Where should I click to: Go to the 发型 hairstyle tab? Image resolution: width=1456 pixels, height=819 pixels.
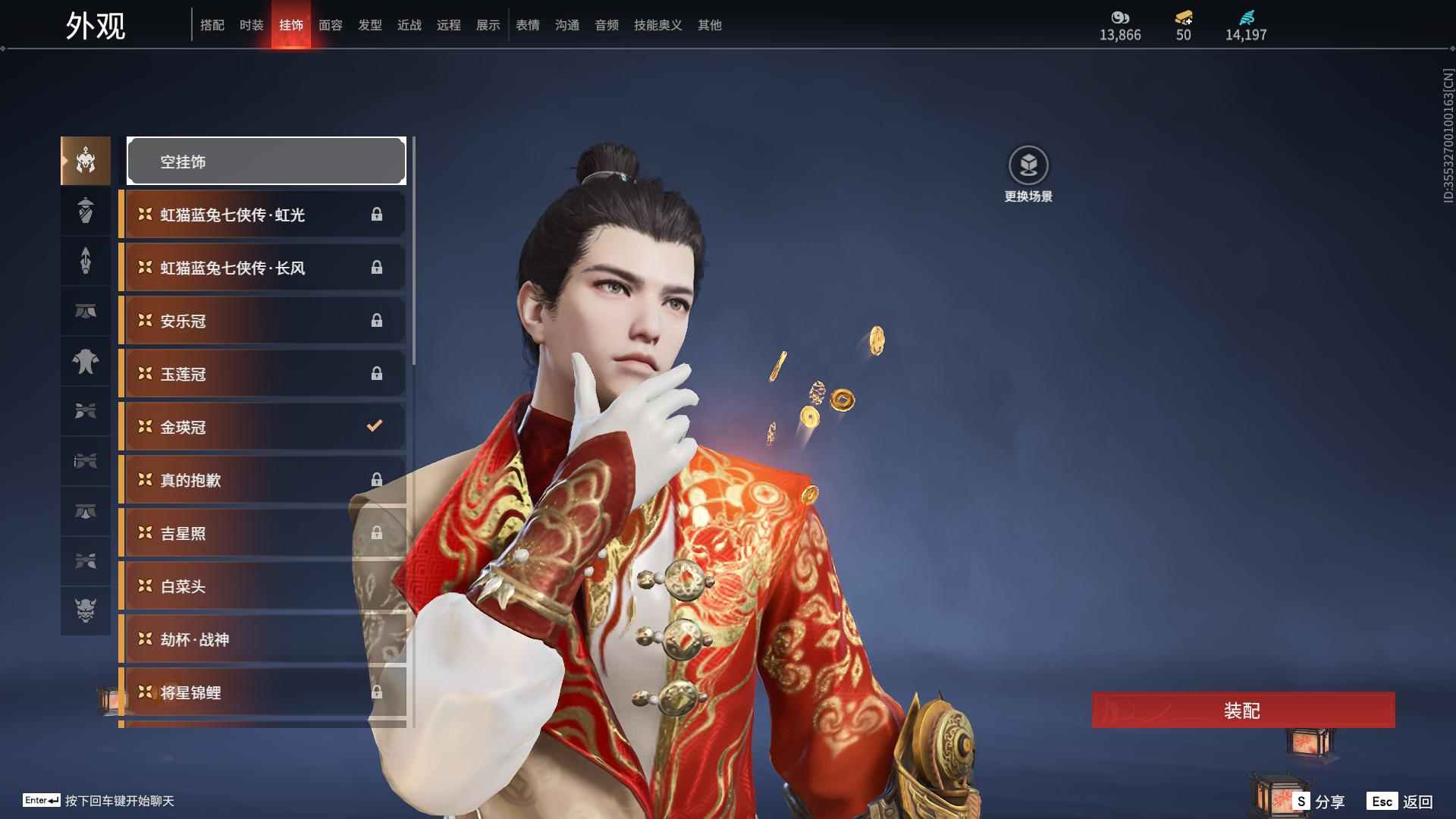pos(369,25)
